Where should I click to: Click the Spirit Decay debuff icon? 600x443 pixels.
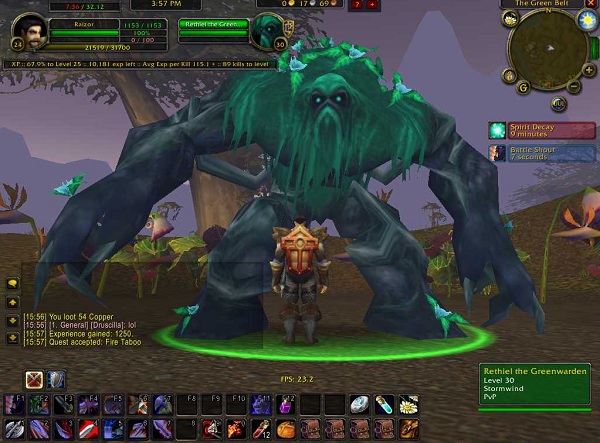click(x=497, y=130)
